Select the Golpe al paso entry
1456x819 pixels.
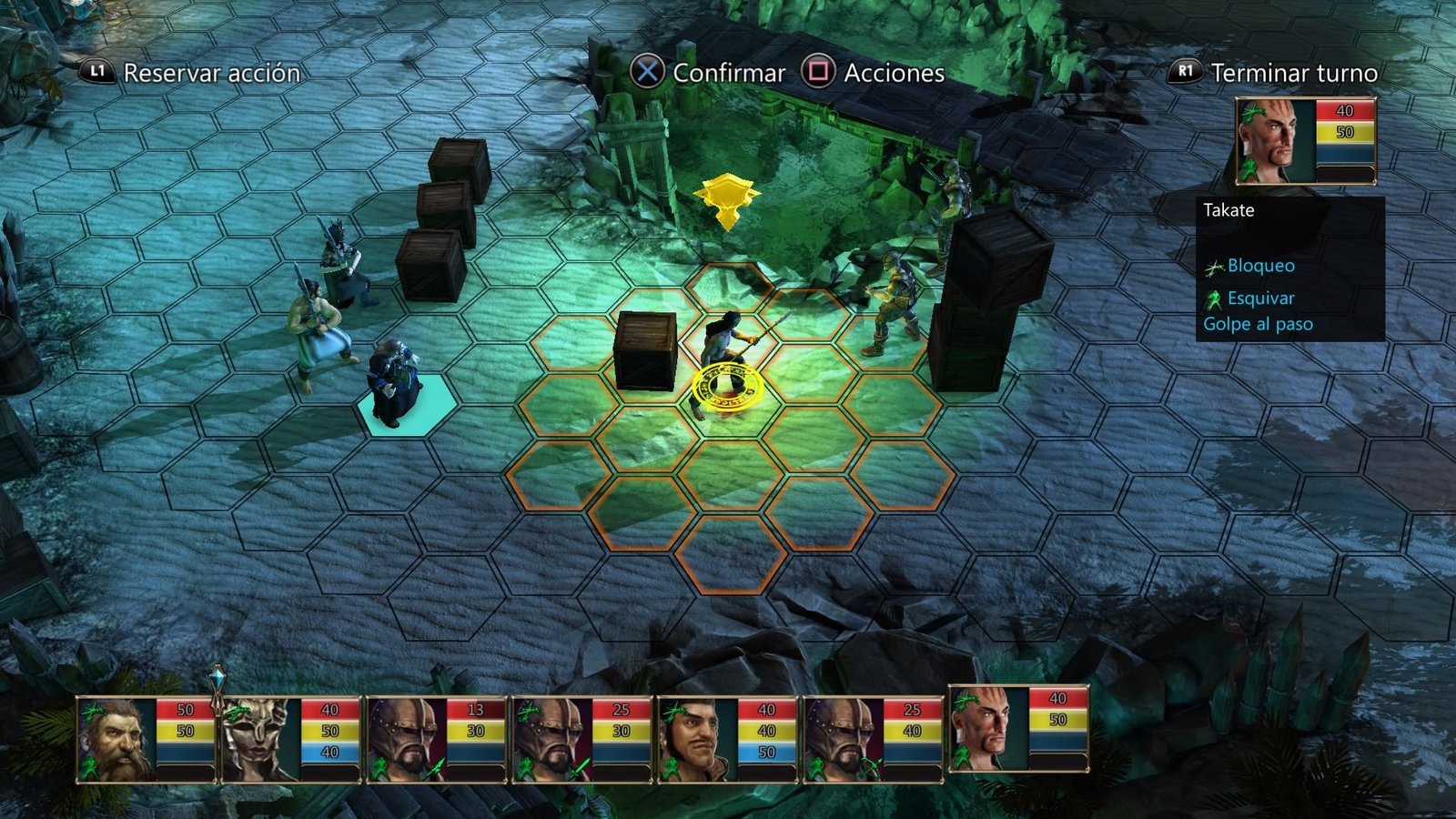coord(1258,324)
